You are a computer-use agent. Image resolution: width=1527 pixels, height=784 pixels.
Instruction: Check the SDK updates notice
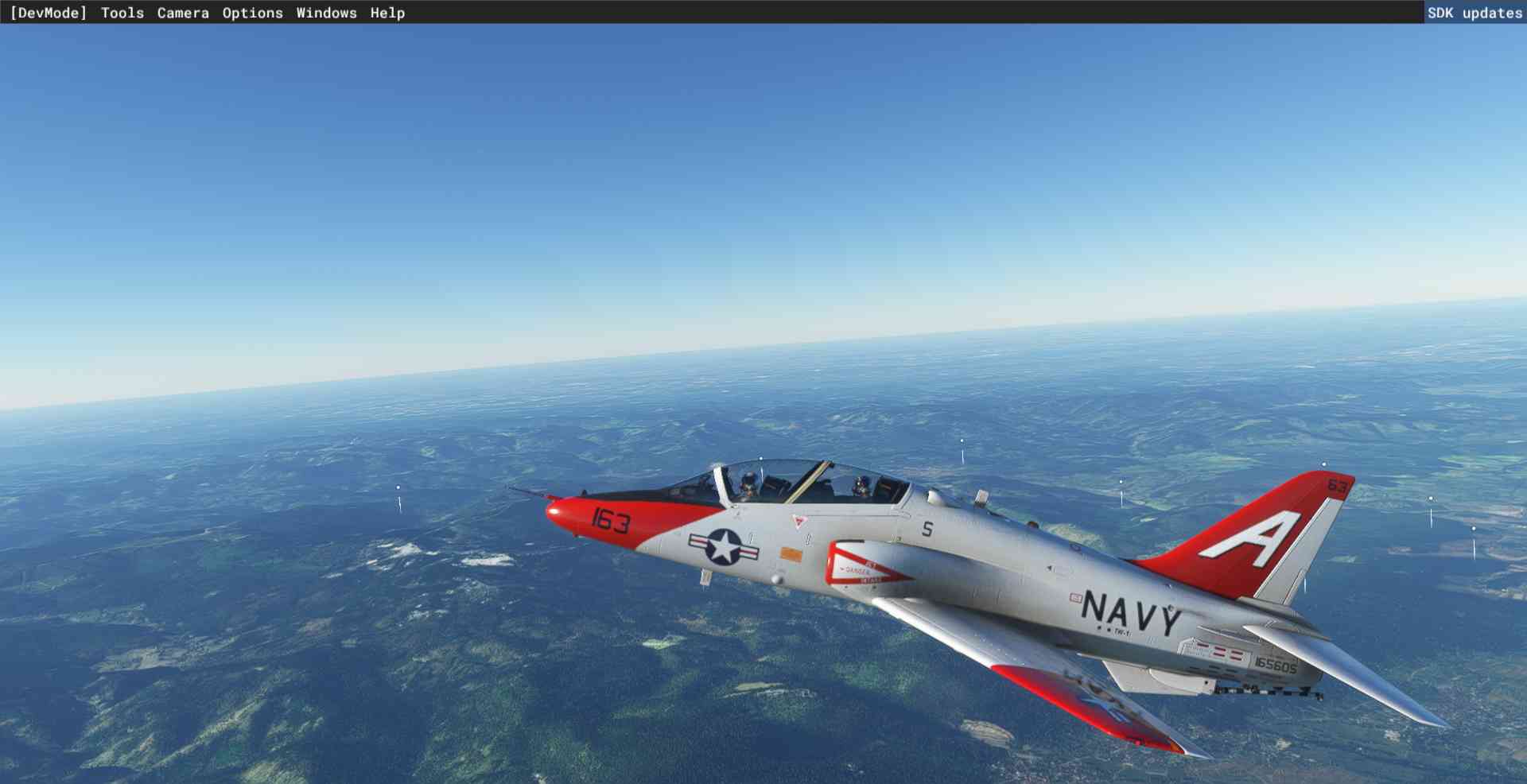(1474, 13)
